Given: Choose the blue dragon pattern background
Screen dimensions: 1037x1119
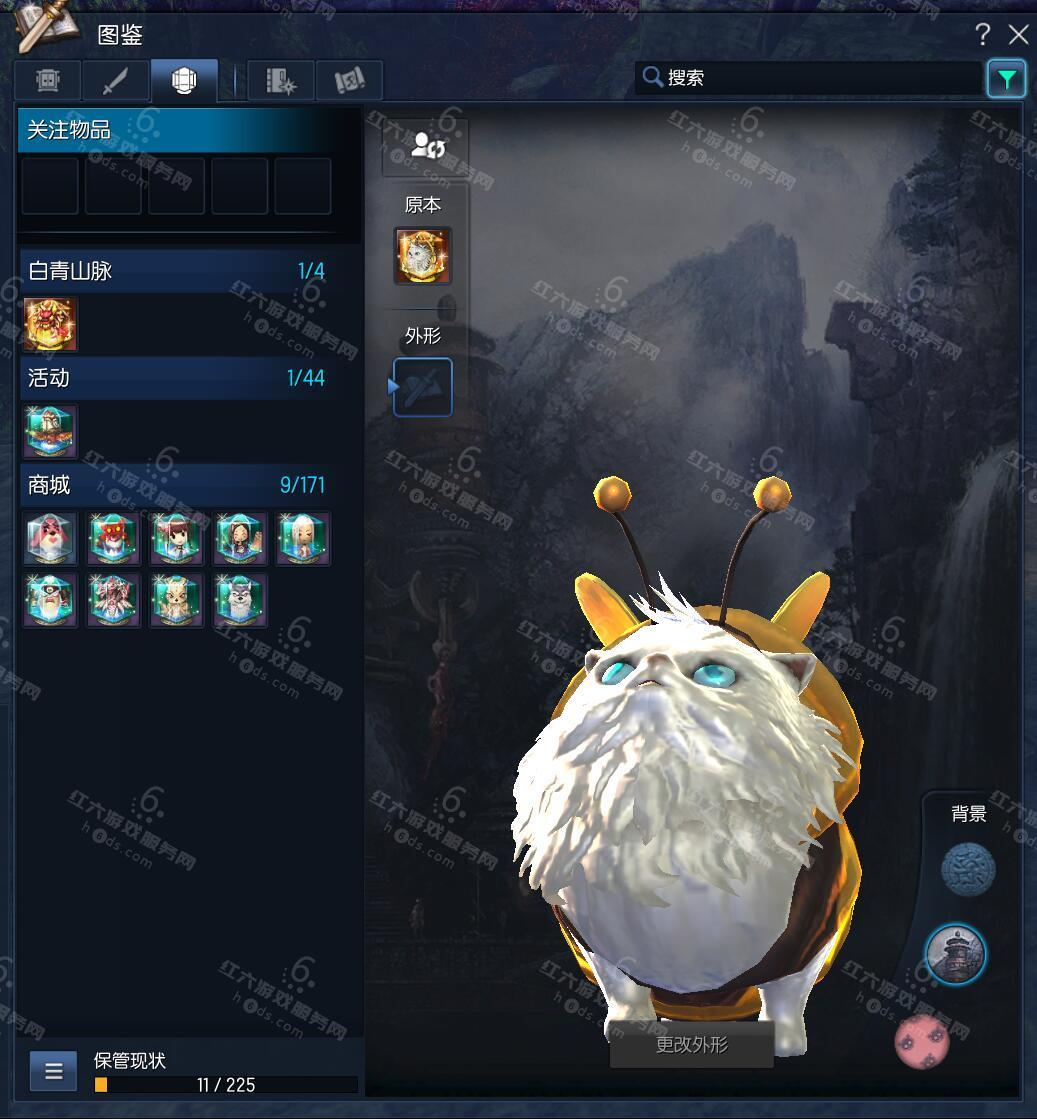Looking at the screenshot, I should 968,869.
